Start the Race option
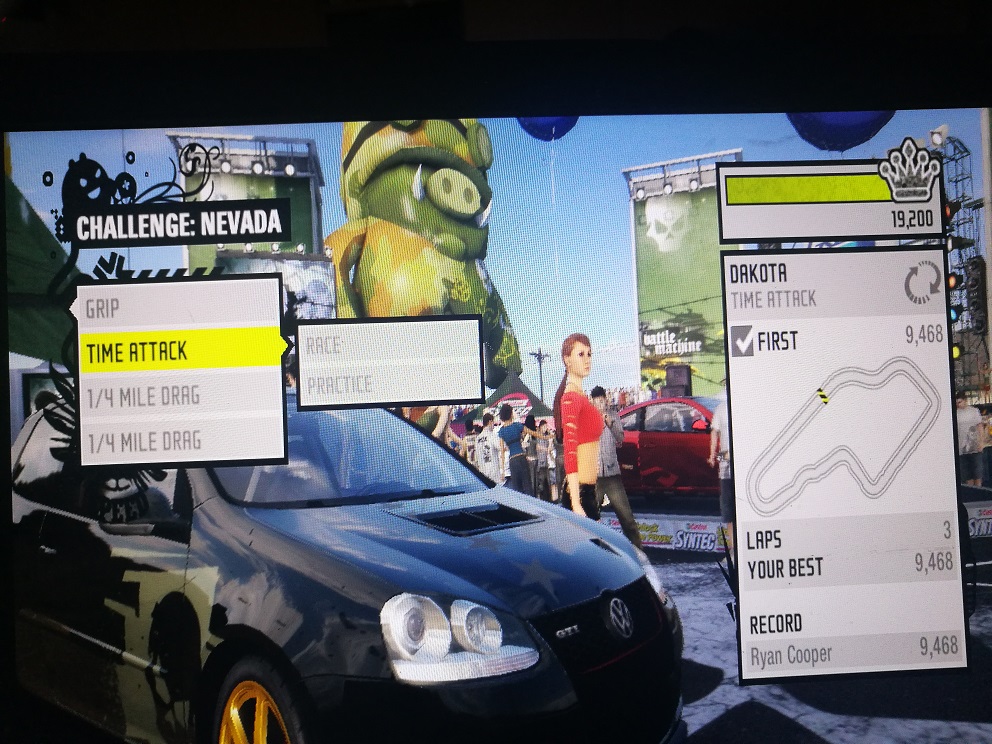 click(x=390, y=345)
